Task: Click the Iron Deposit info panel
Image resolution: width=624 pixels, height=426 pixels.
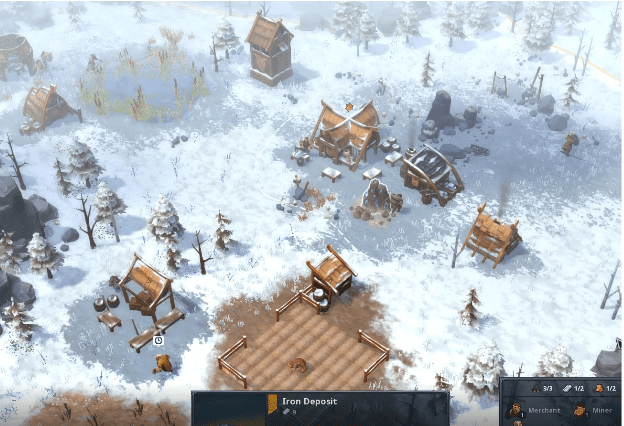Action: 320,408
